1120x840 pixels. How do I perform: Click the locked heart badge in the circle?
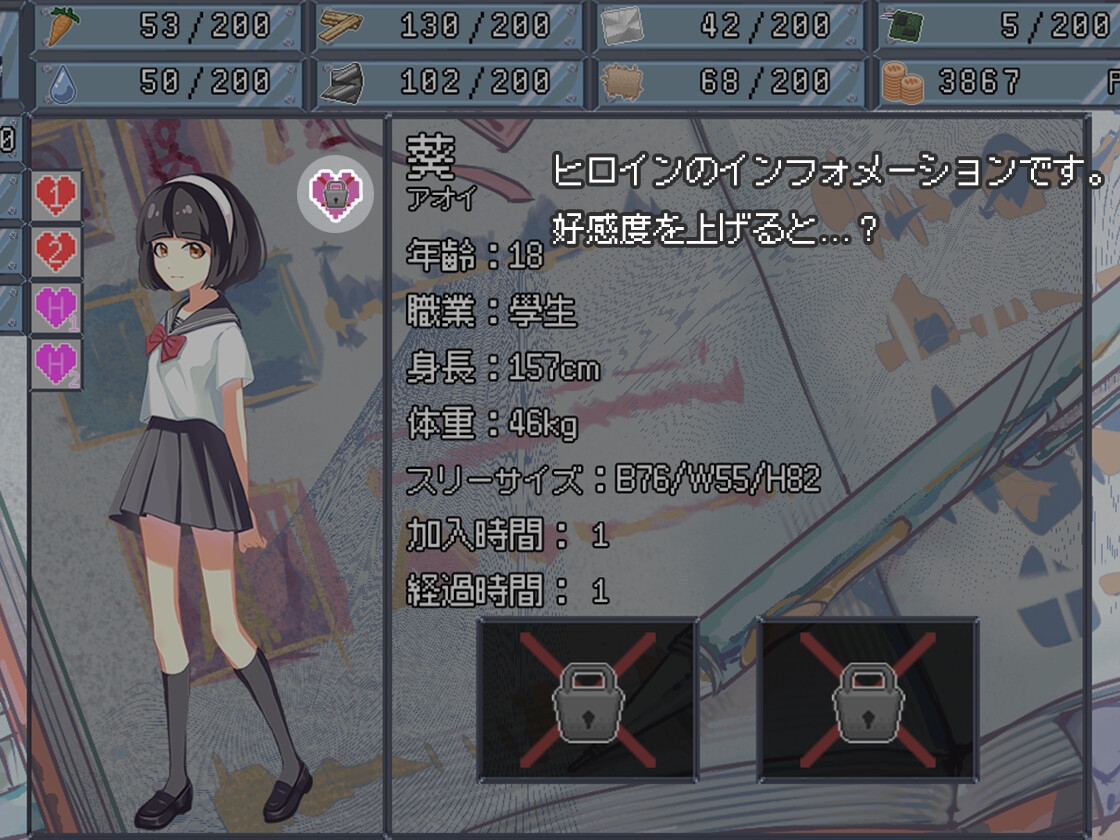point(335,194)
